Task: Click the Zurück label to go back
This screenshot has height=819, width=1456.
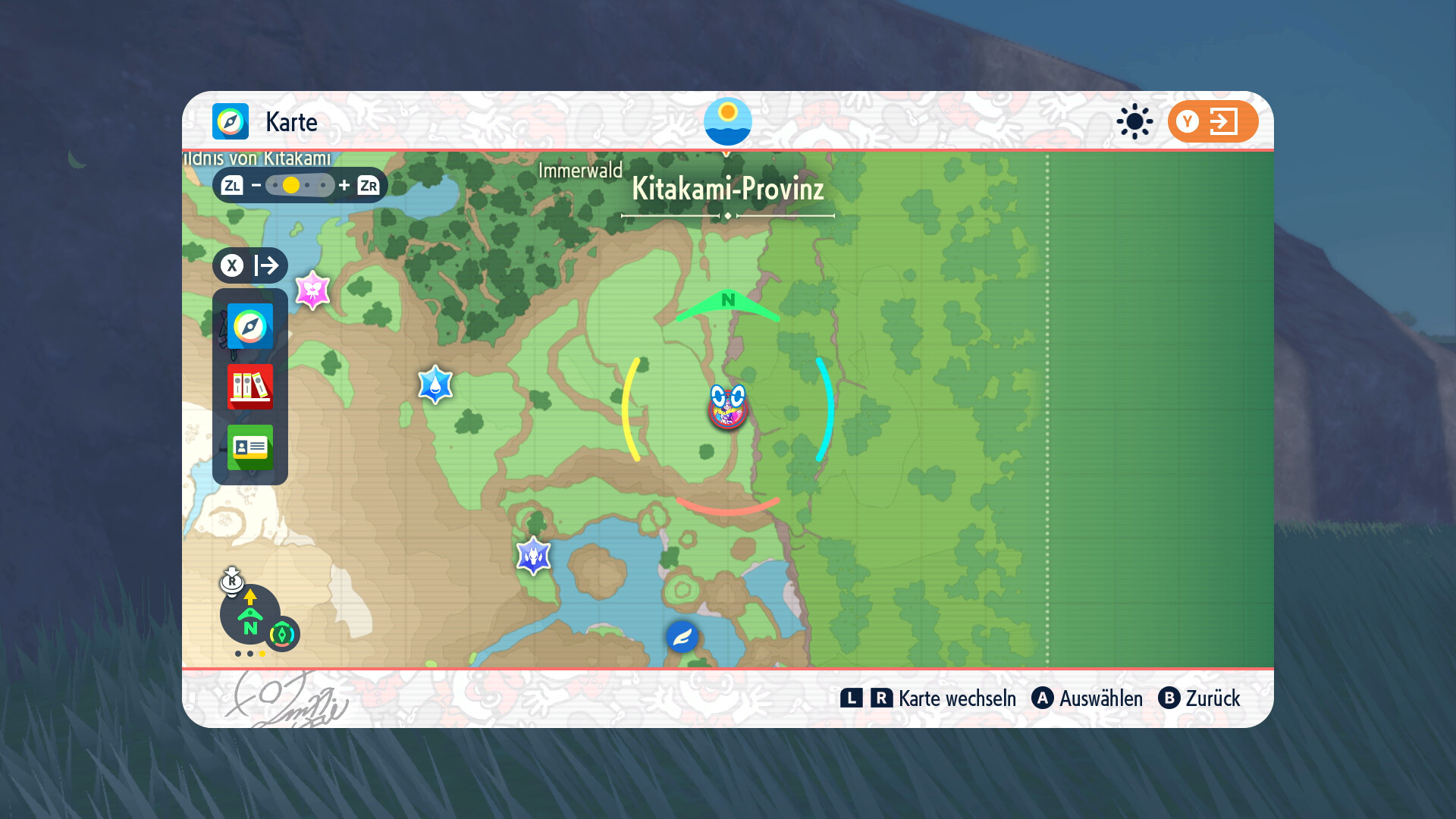Action: (x=1212, y=698)
